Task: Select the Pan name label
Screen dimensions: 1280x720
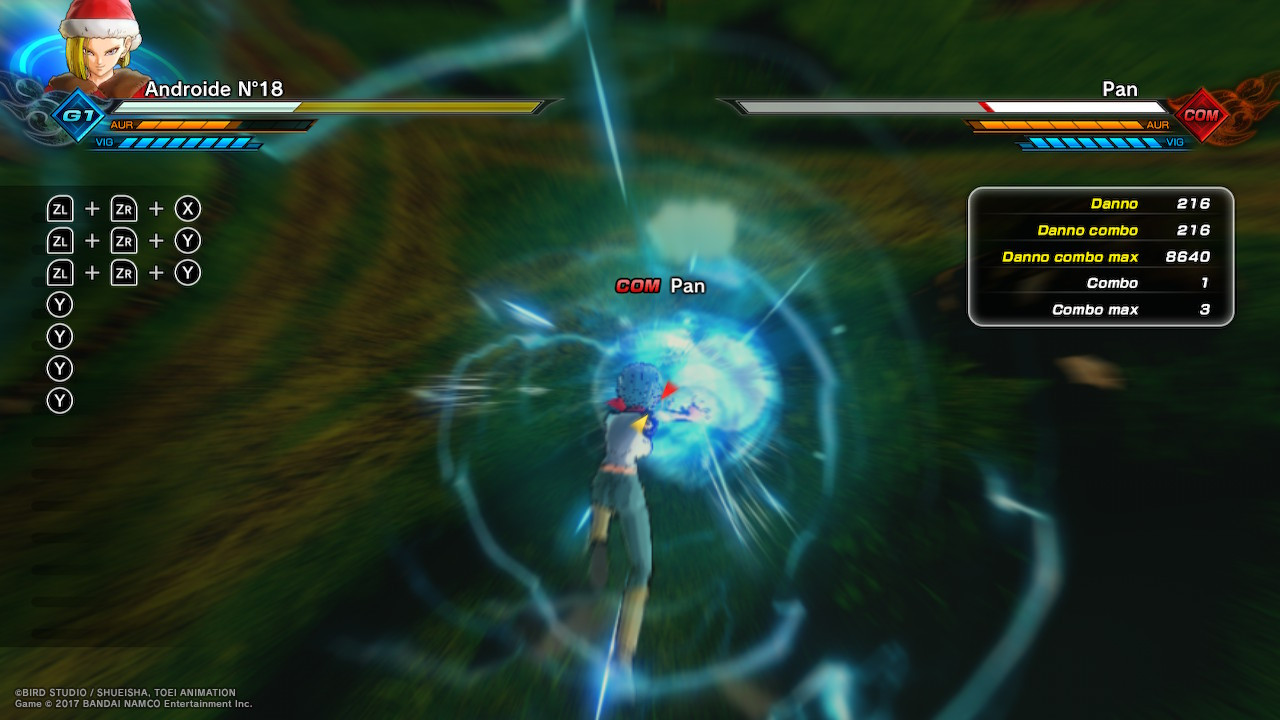Action: 1119,89
